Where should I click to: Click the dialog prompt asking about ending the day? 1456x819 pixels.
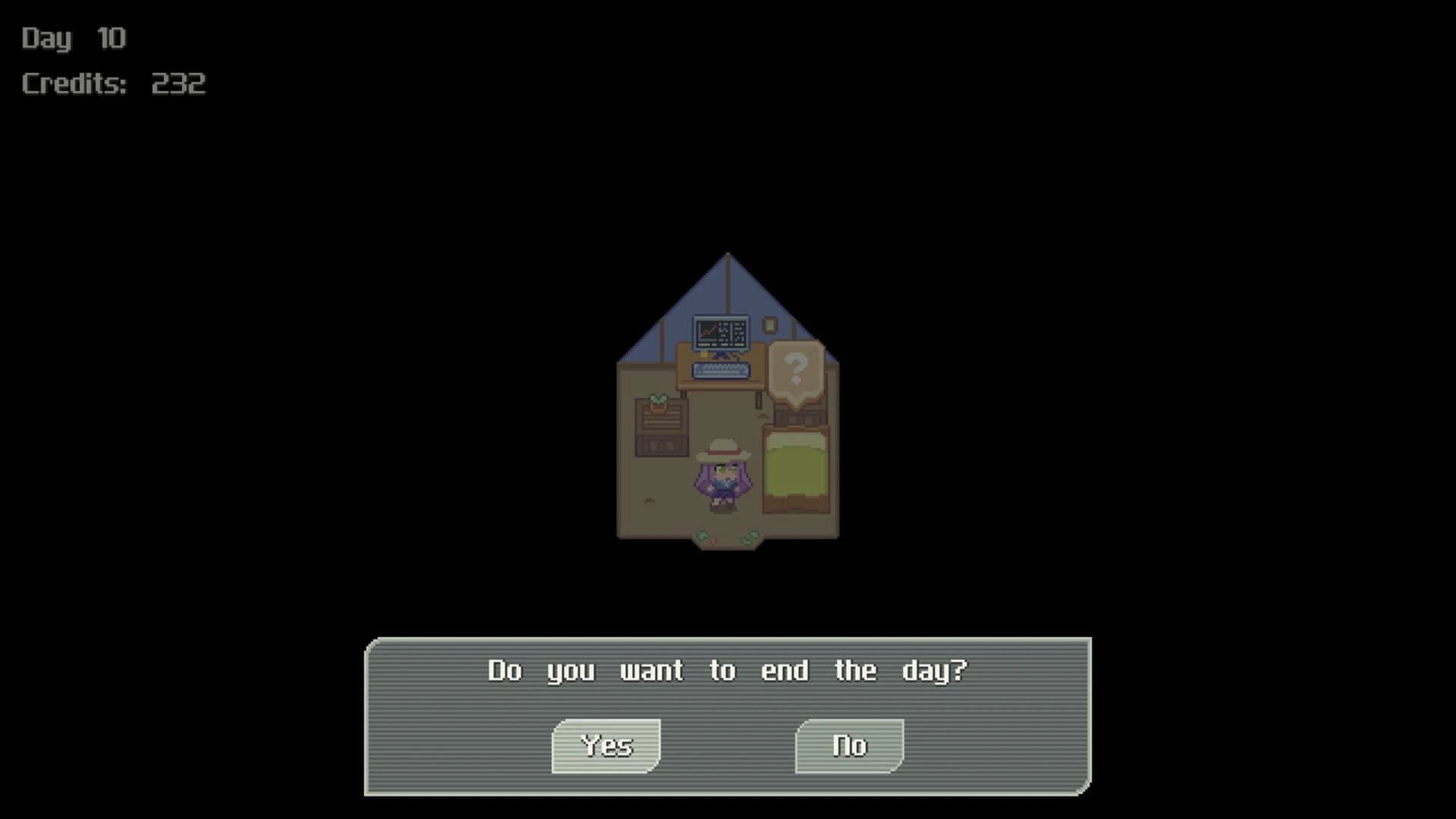(726, 670)
